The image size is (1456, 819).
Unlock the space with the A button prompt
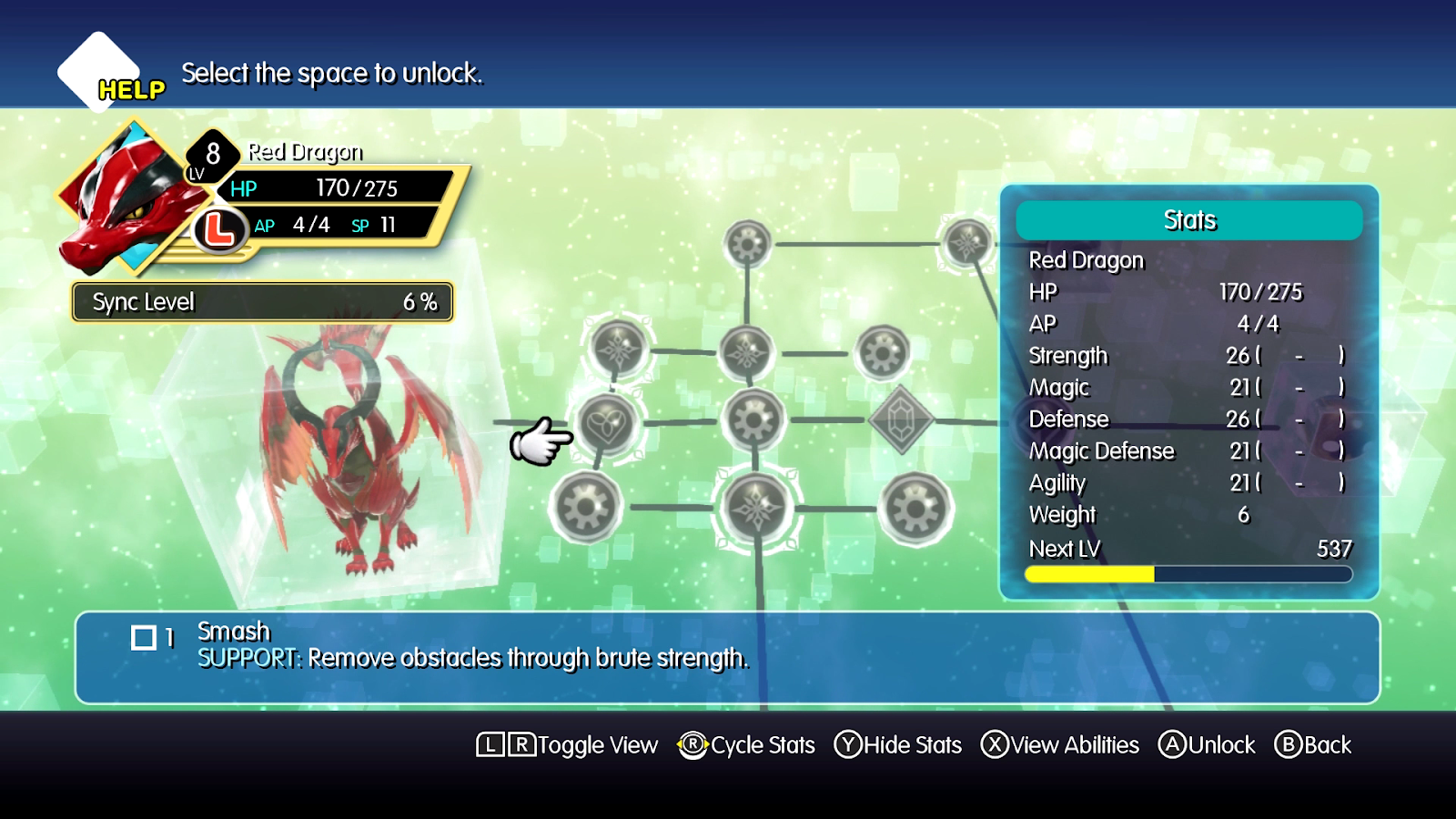[x=1208, y=744]
